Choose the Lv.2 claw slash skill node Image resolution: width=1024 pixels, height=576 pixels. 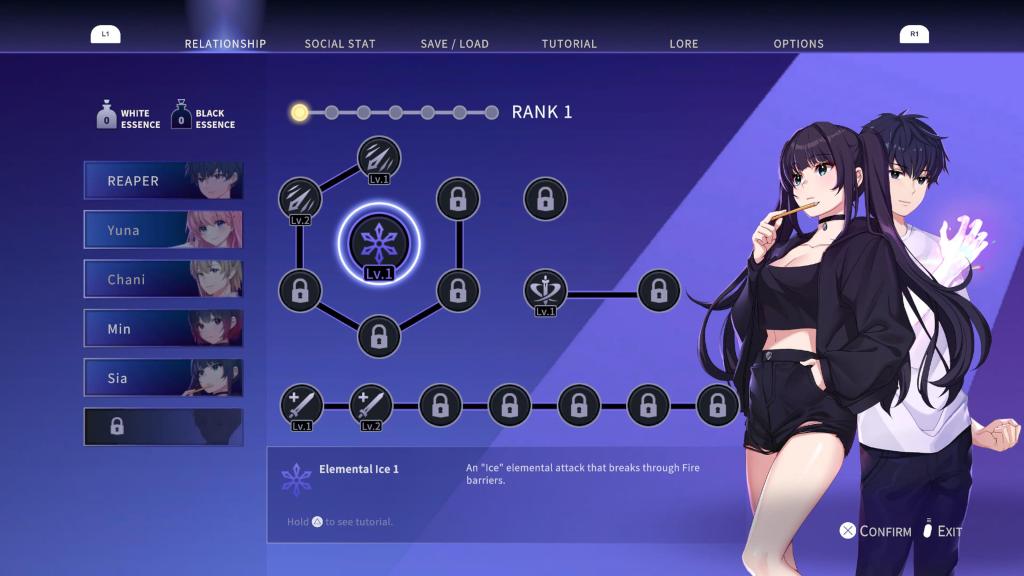(299, 196)
